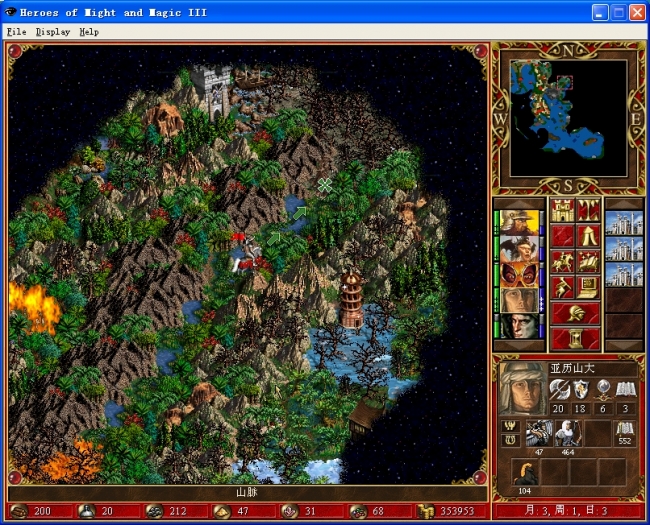Select the pale dark-haired hero portrait
The image size is (650, 525).
point(518,326)
